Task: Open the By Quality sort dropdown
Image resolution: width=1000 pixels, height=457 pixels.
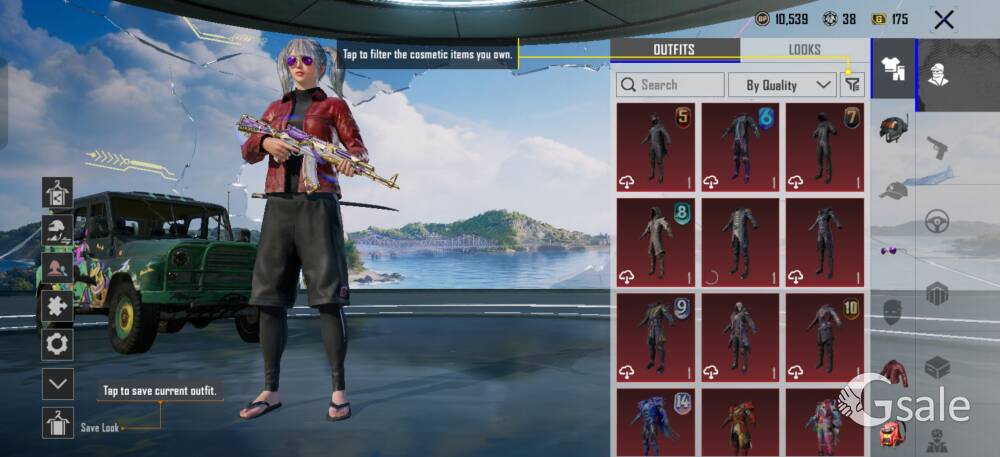Action: (x=782, y=85)
